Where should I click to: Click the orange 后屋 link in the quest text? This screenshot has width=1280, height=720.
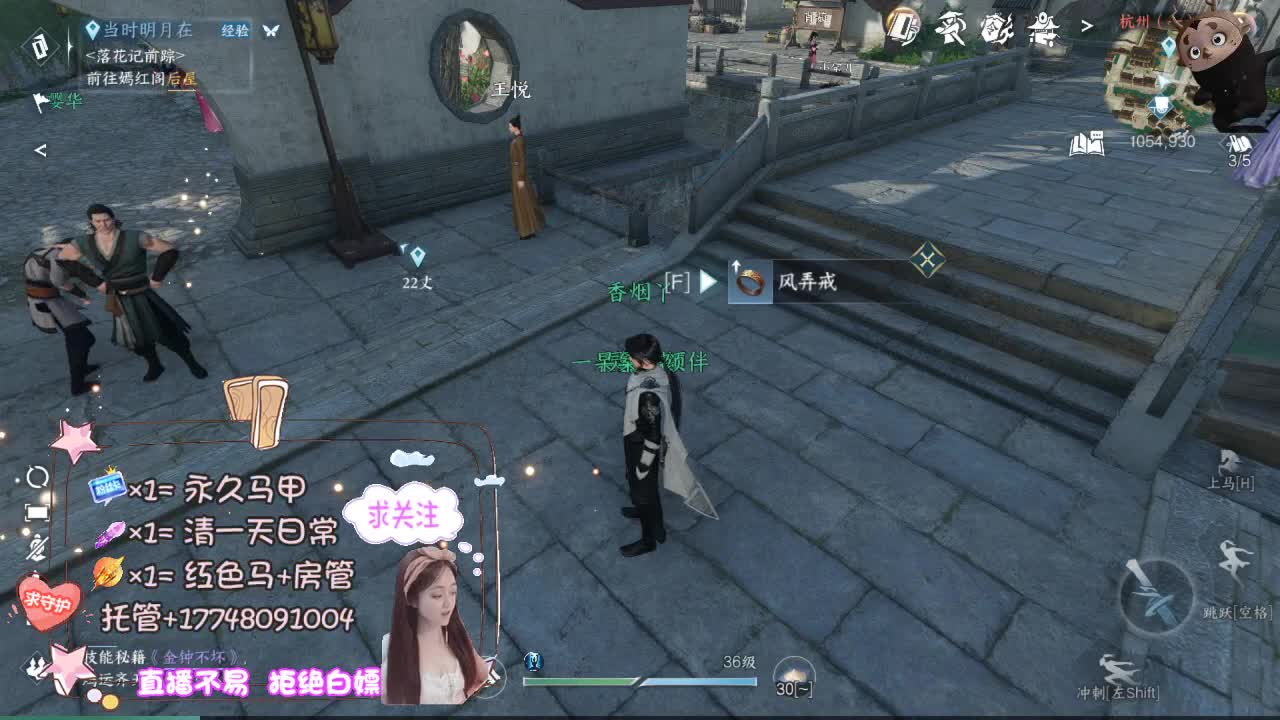[x=182, y=80]
